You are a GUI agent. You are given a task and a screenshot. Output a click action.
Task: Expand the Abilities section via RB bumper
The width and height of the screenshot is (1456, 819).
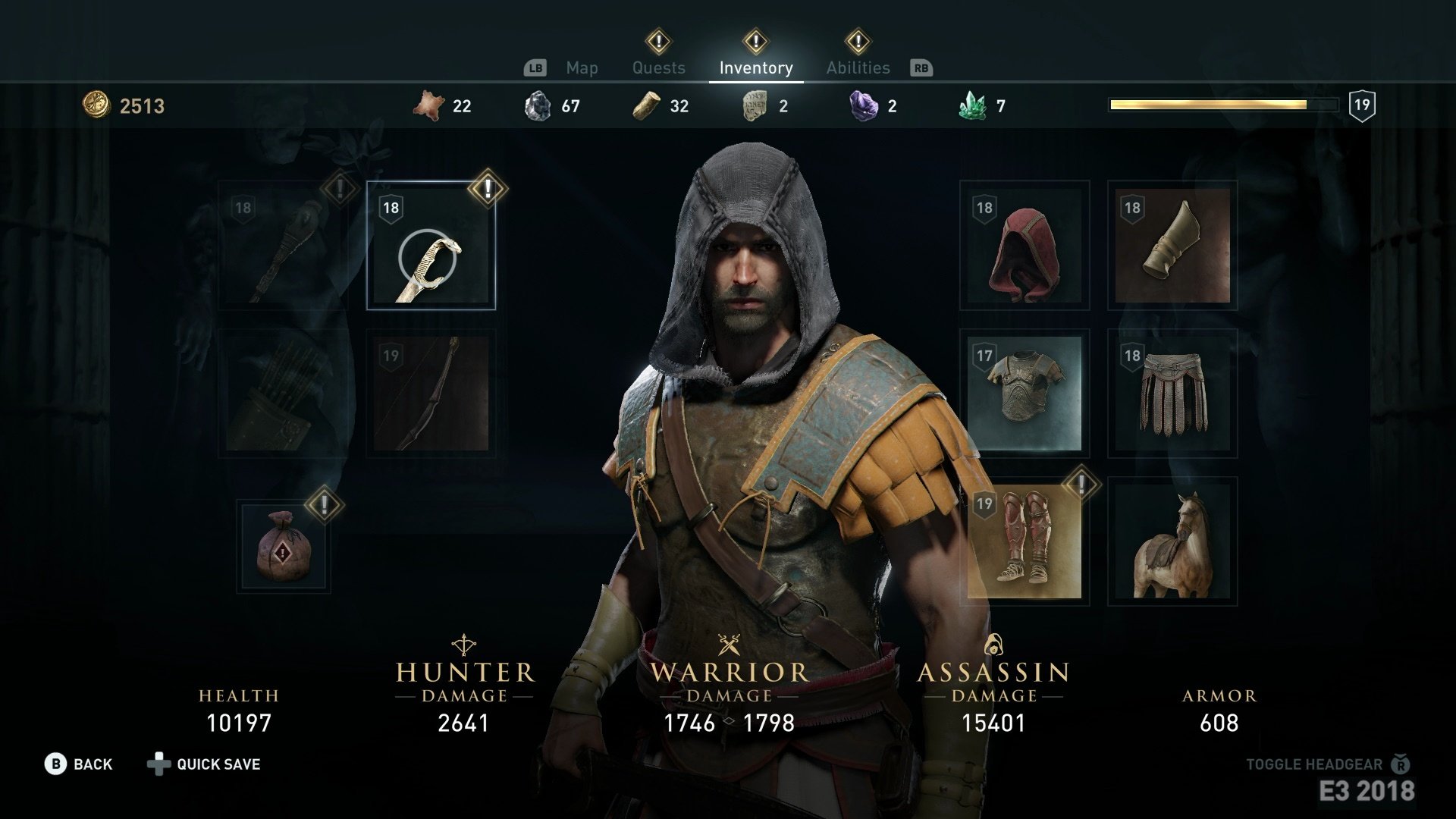coord(920,67)
